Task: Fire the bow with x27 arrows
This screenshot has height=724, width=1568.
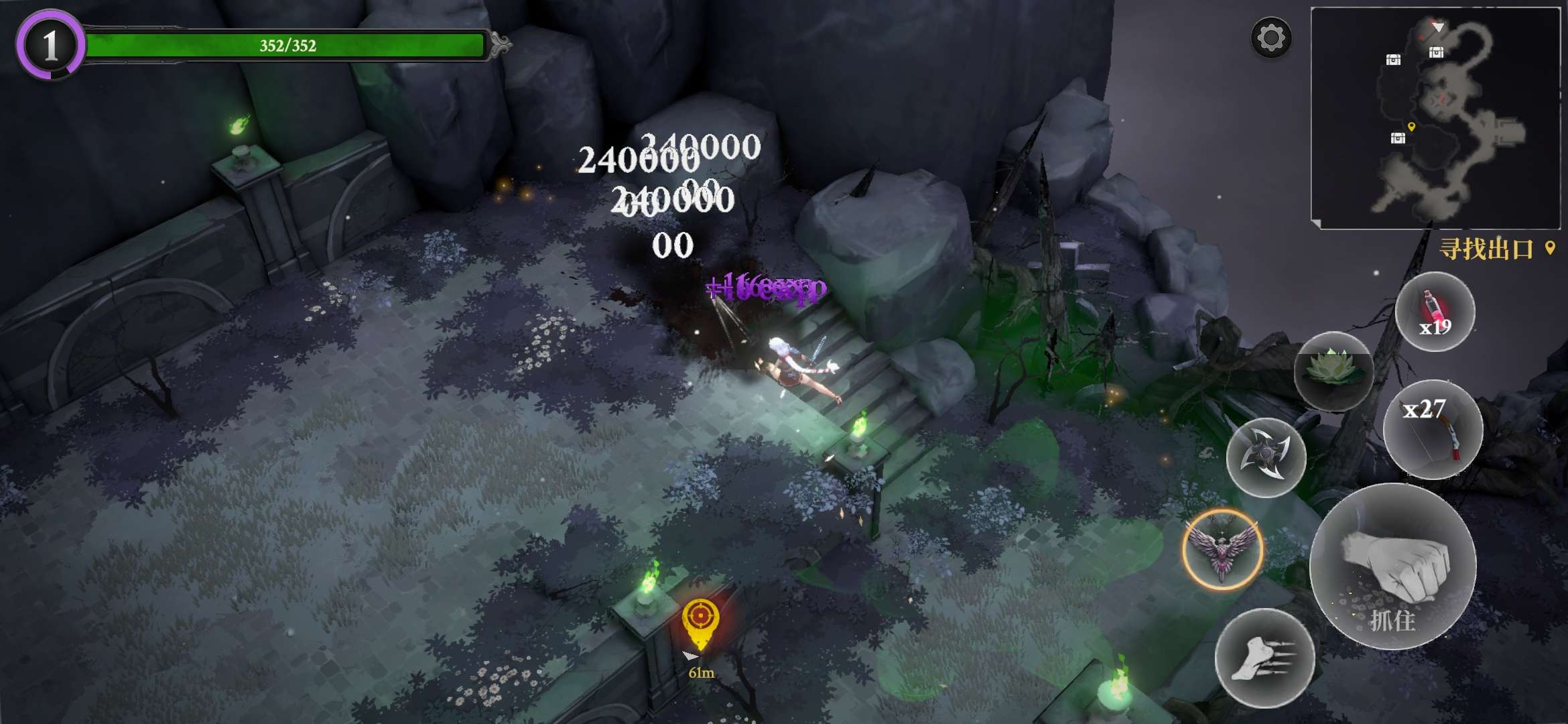Action: tap(1433, 430)
